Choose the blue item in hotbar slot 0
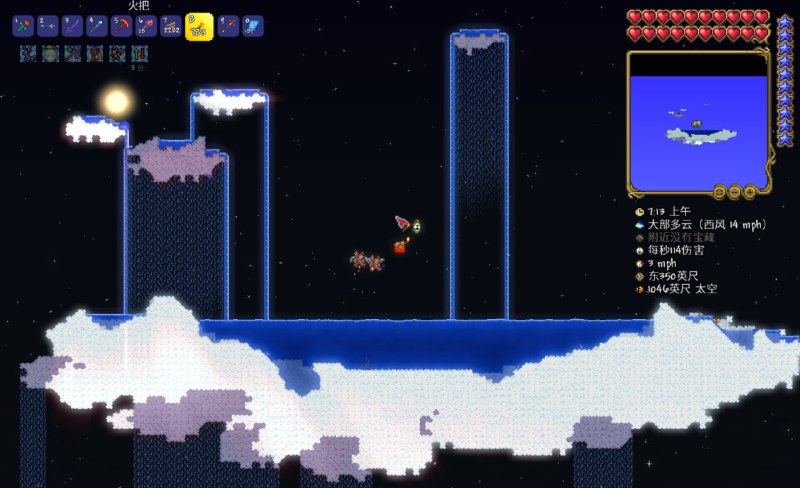Screen dimensions: 800x488 point(254,26)
